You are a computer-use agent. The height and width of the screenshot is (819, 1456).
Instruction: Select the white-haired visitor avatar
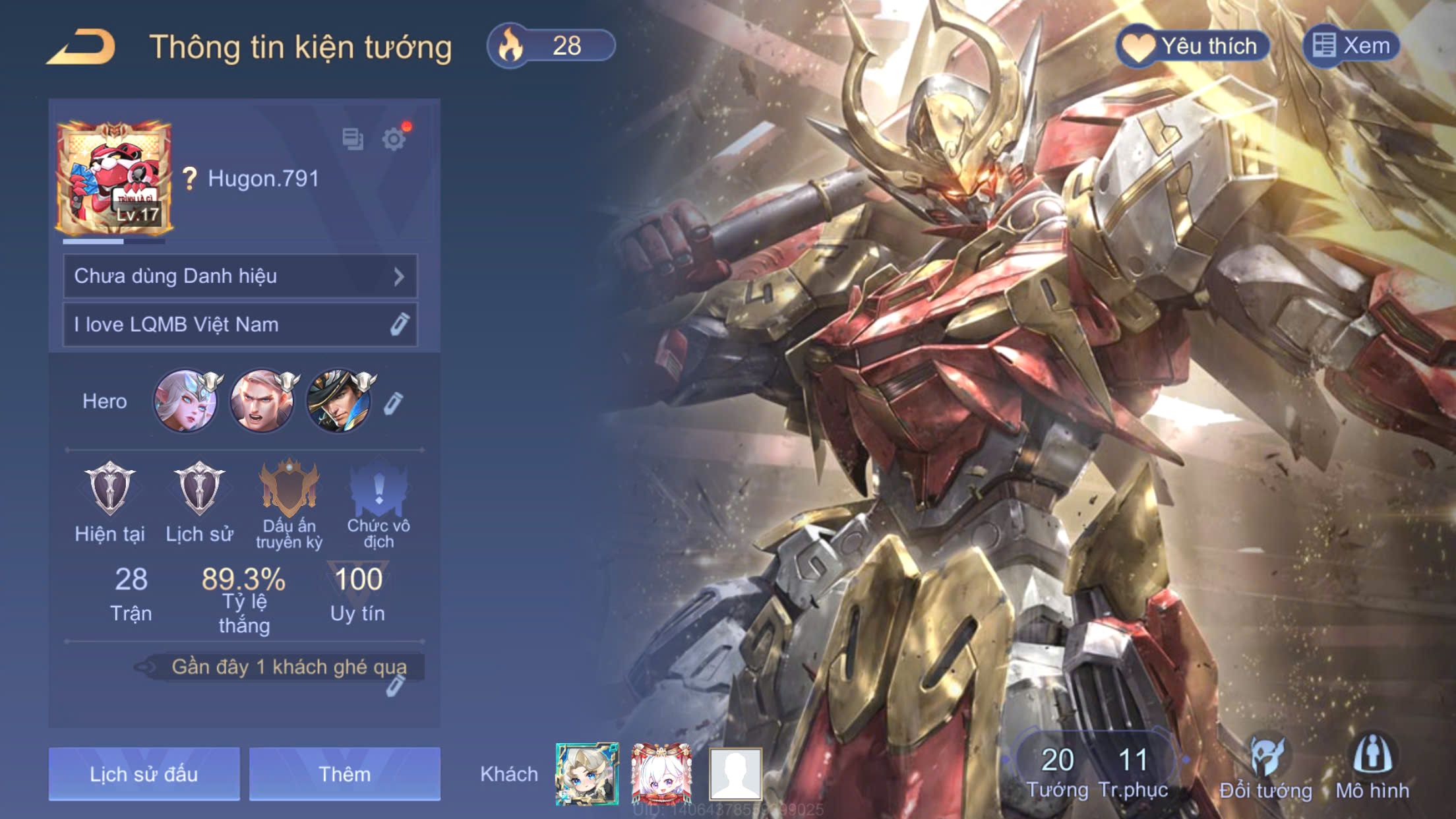[661, 774]
